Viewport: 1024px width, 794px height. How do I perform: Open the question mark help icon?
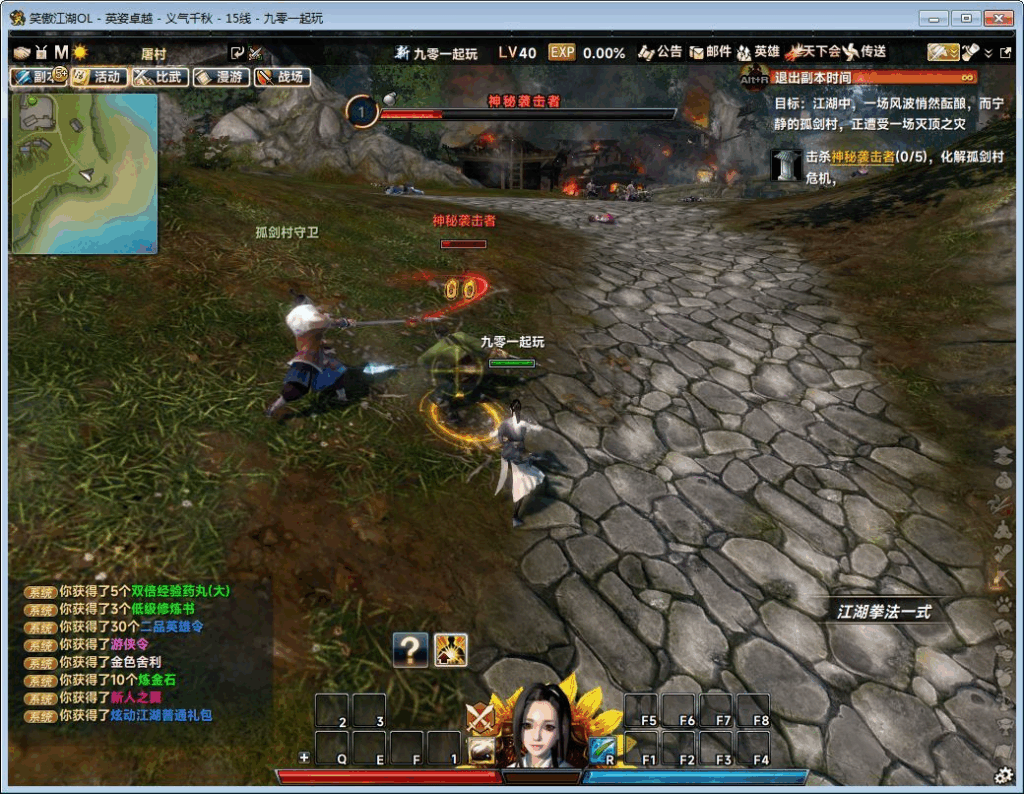coord(410,650)
